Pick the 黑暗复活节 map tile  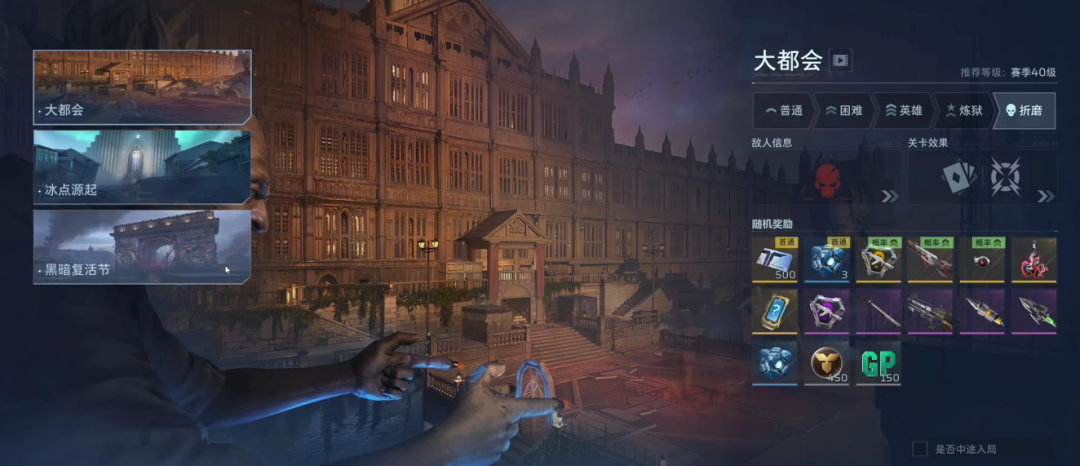(142, 246)
